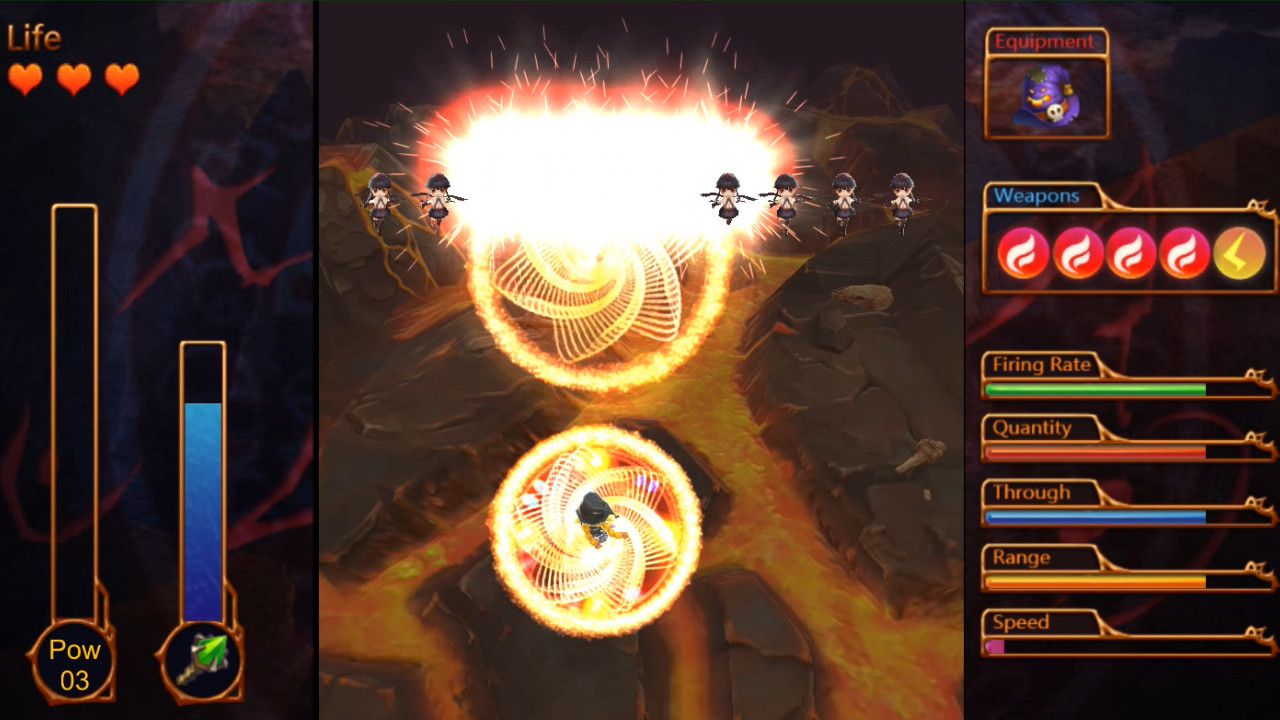Click the Pow 03 counter badge

tap(75, 660)
